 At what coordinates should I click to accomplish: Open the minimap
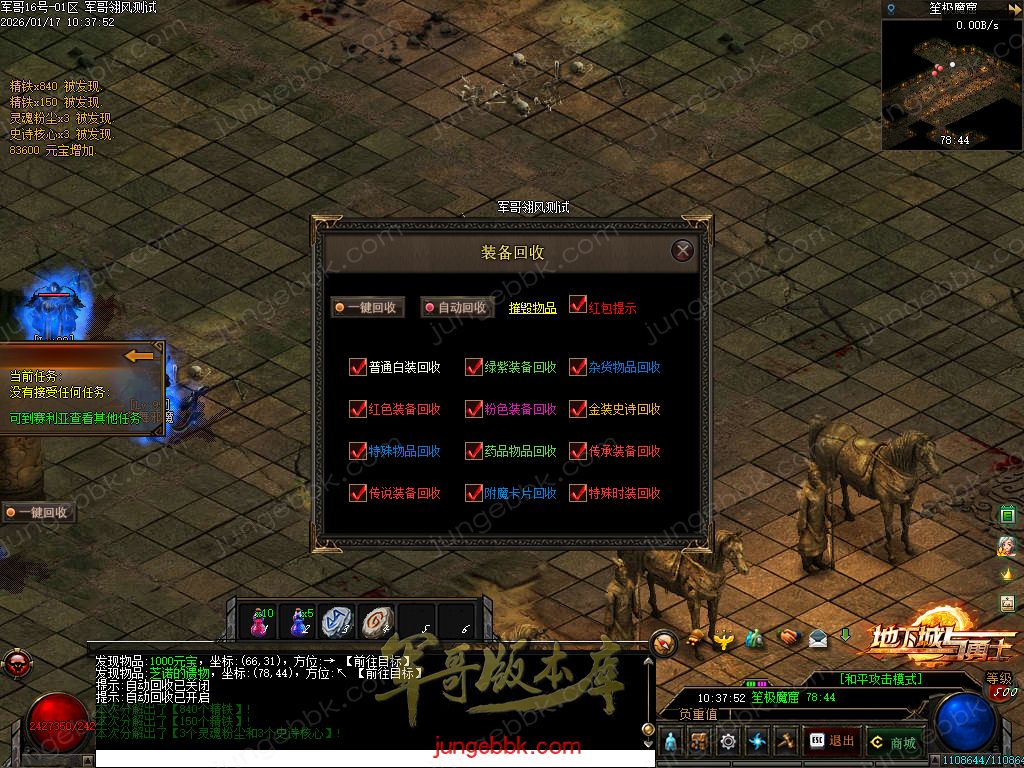(950, 82)
